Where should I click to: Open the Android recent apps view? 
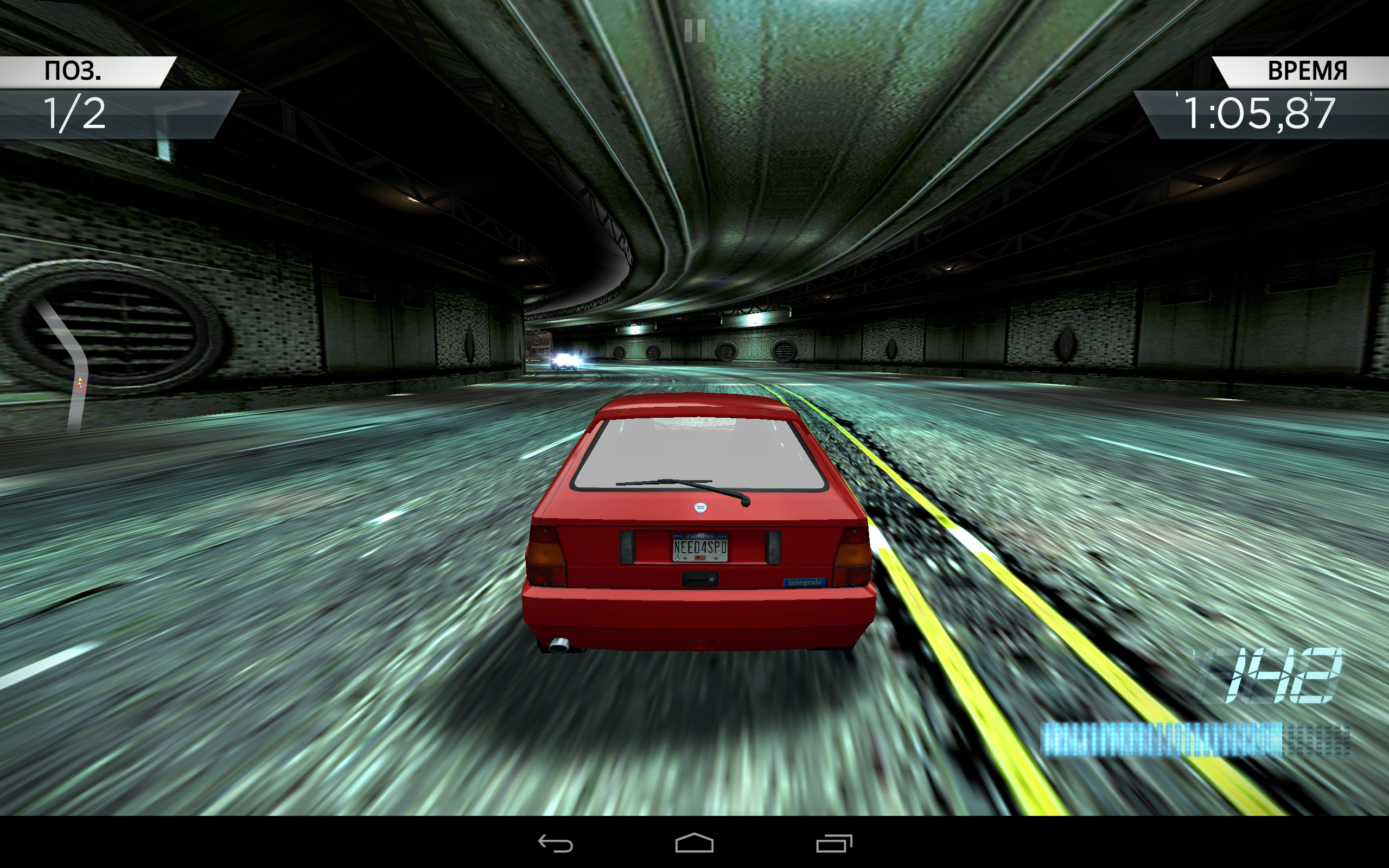click(x=834, y=843)
